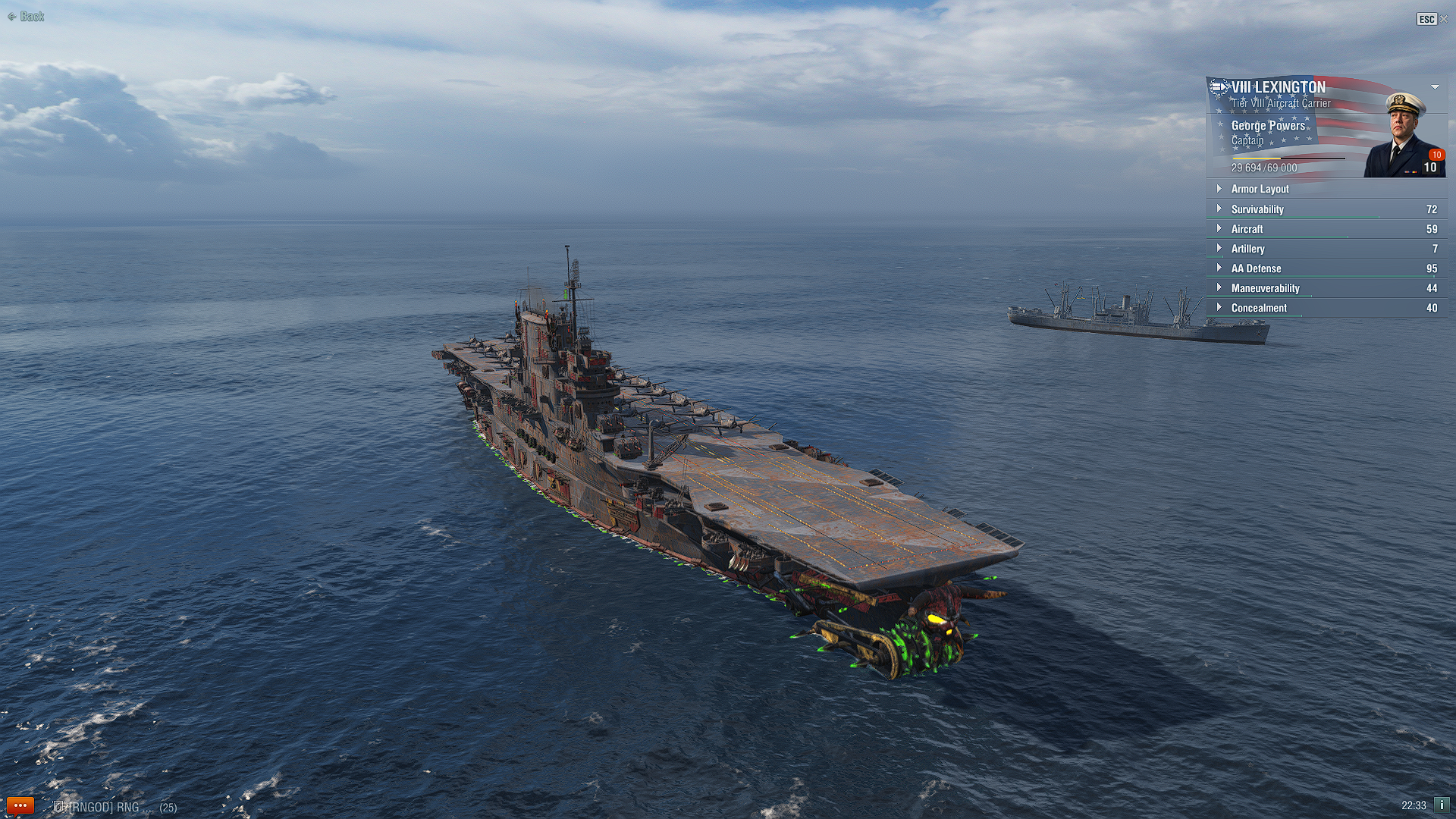
Task: Collapse the ship info panel arrow
Action: 1435,87
